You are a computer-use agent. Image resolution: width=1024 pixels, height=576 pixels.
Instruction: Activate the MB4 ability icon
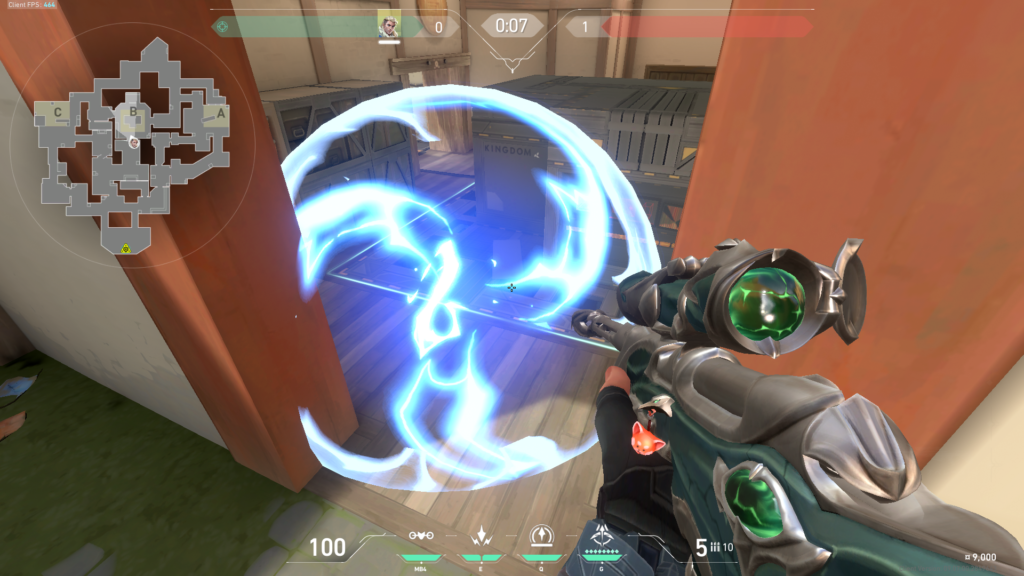pyautogui.click(x=421, y=537)
